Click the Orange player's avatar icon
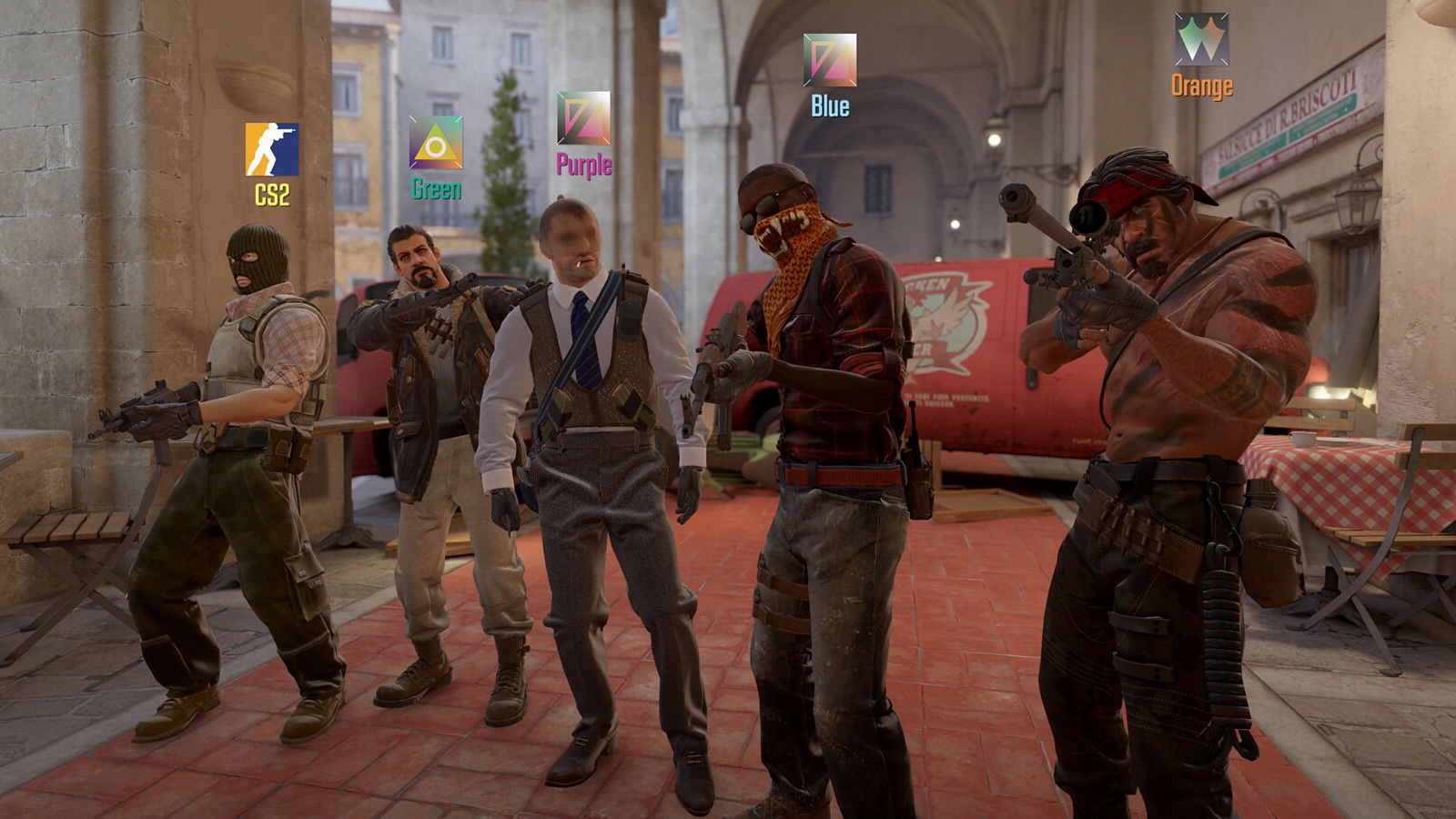Viewport: 1456px width, 819px height. [x=1201, y=40]
